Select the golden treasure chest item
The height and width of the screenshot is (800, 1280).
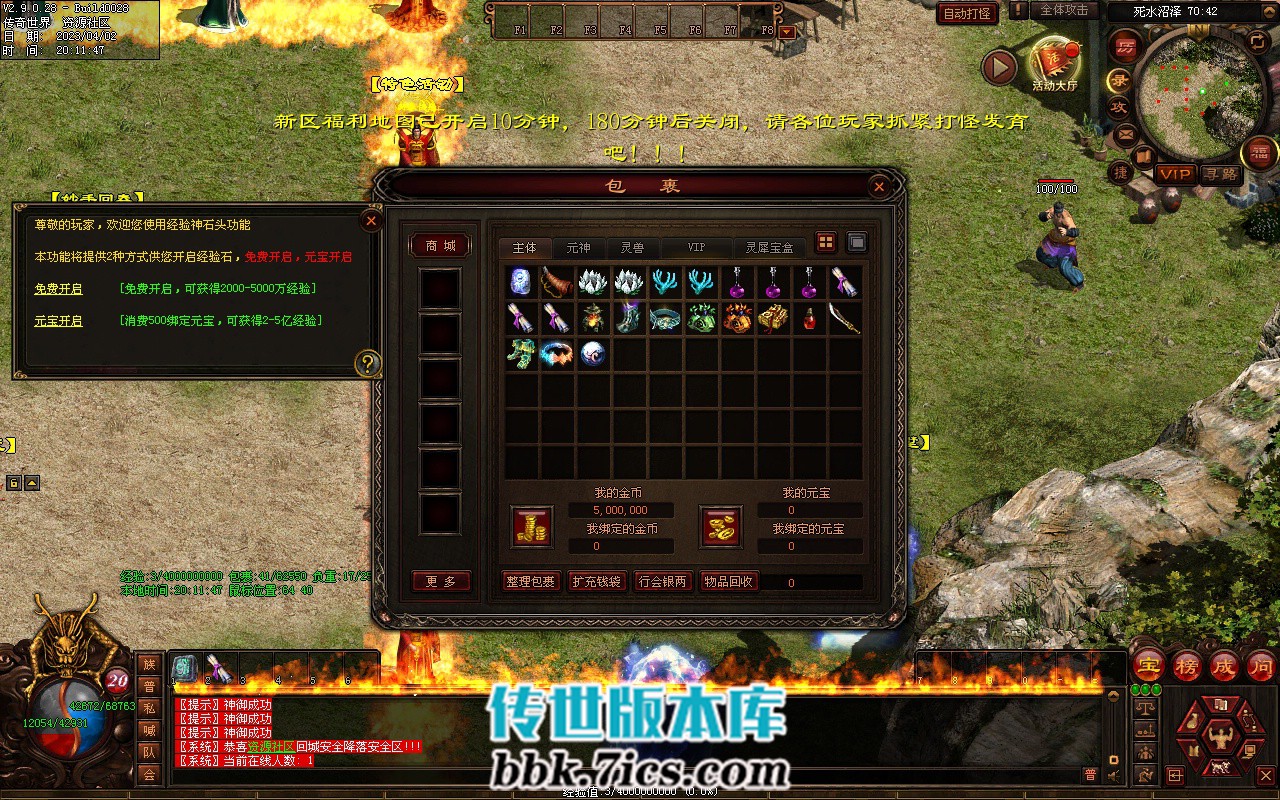773,319
